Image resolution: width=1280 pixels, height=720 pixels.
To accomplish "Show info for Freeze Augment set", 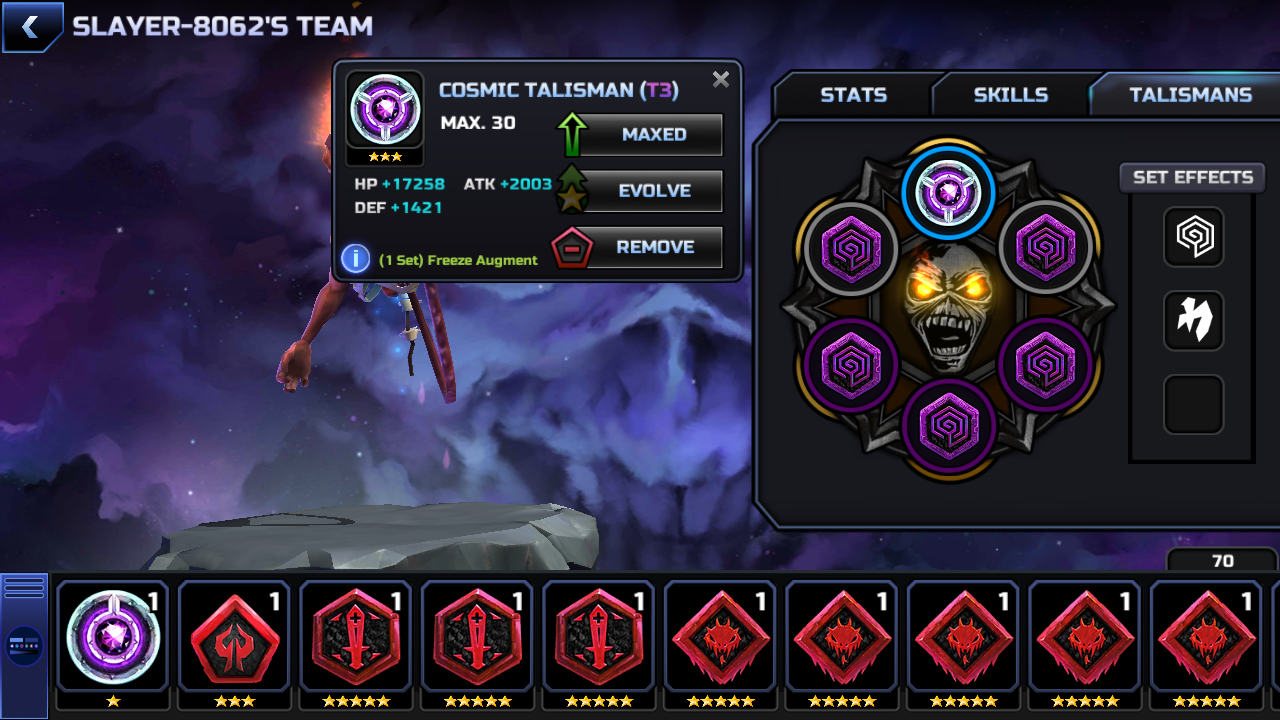I will coord(355,259).
